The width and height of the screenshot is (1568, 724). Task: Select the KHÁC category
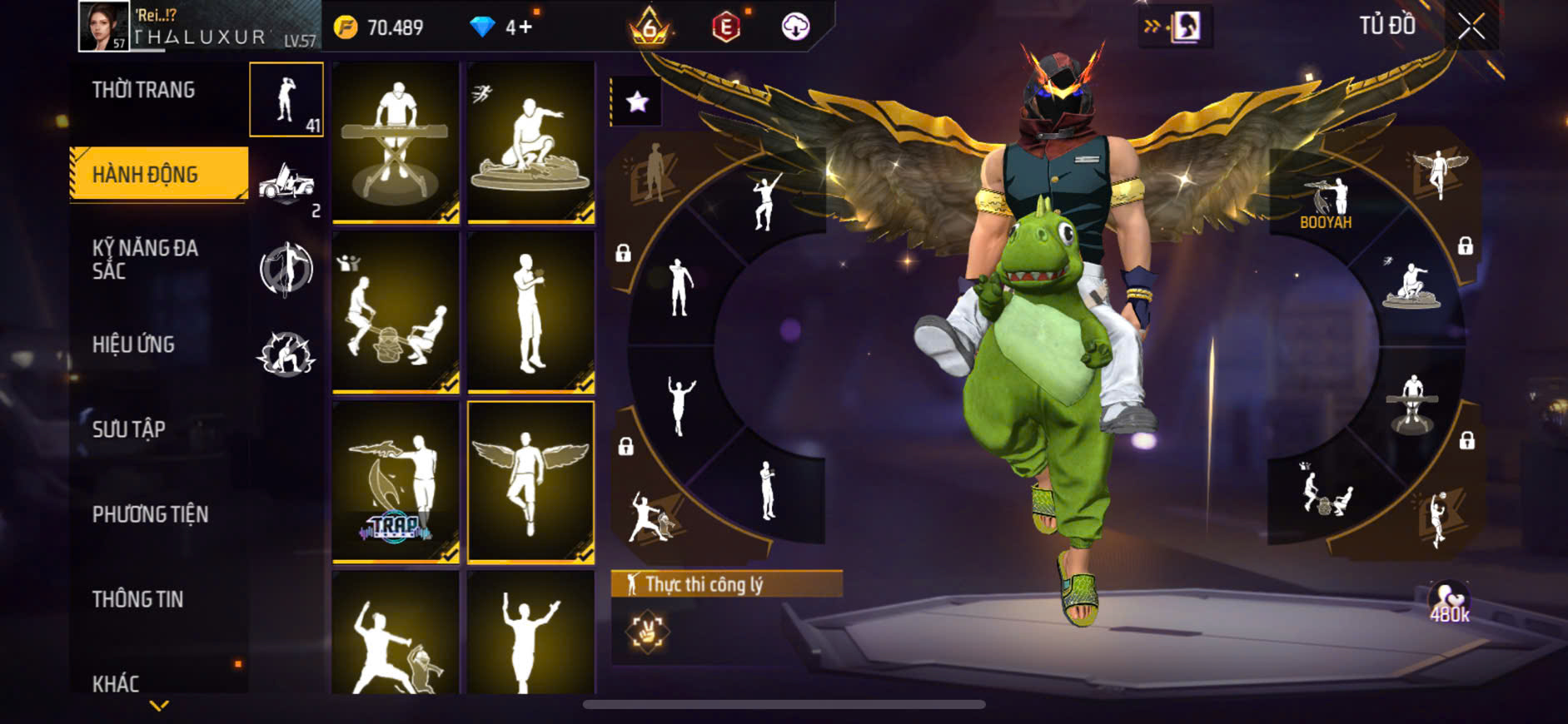[116, 683]
